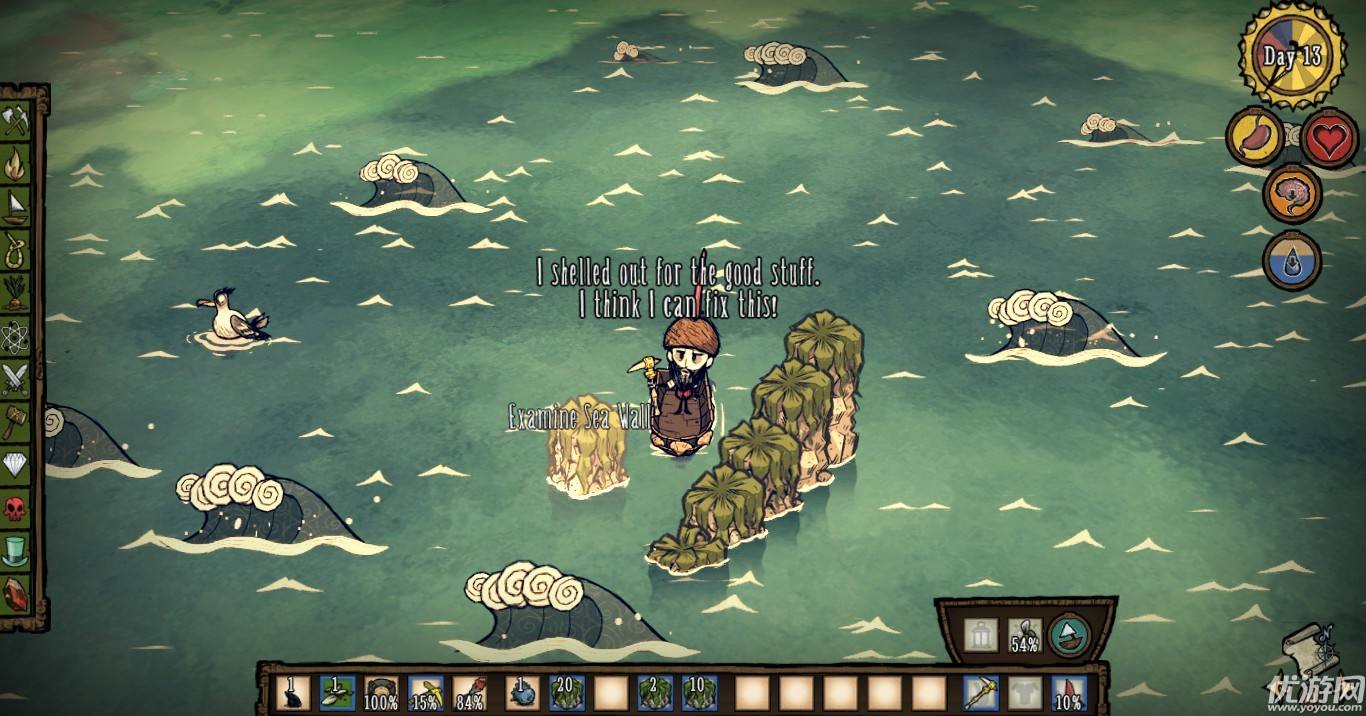
Task: Select the stack of 20 sea walls
Action: 566,691
